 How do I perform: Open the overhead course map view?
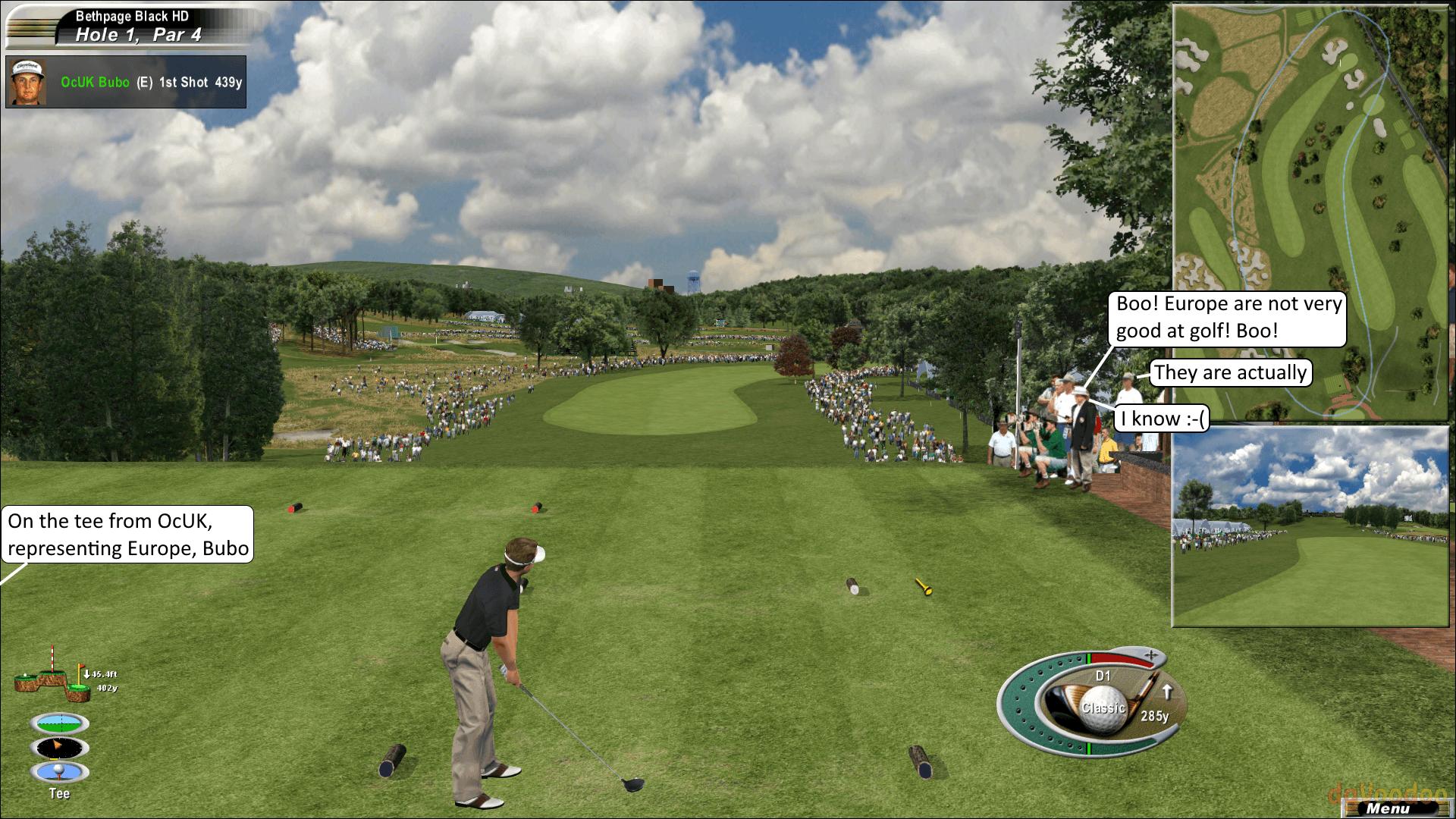pyautogui.click(x=1310, y=212)
